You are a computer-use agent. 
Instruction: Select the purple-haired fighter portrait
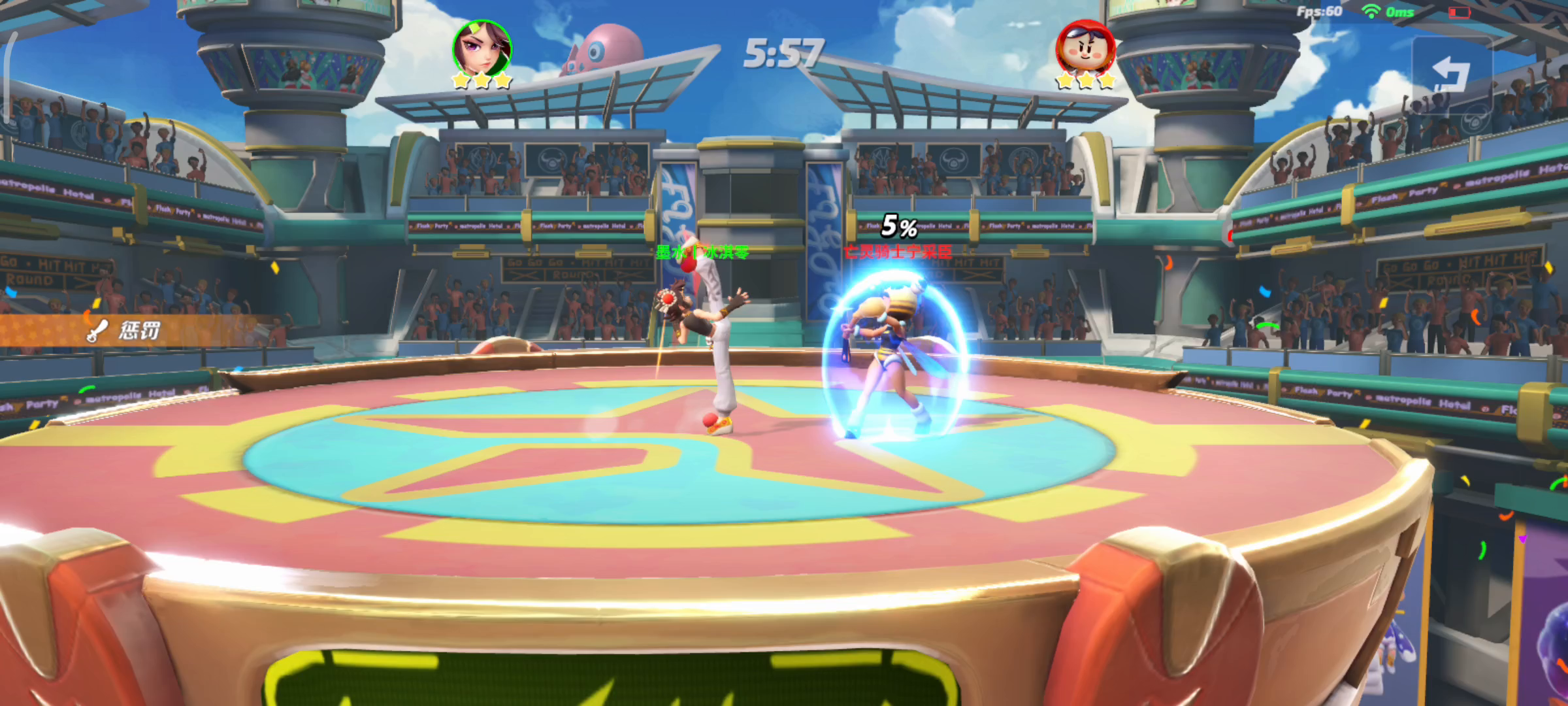coord(482,49)
